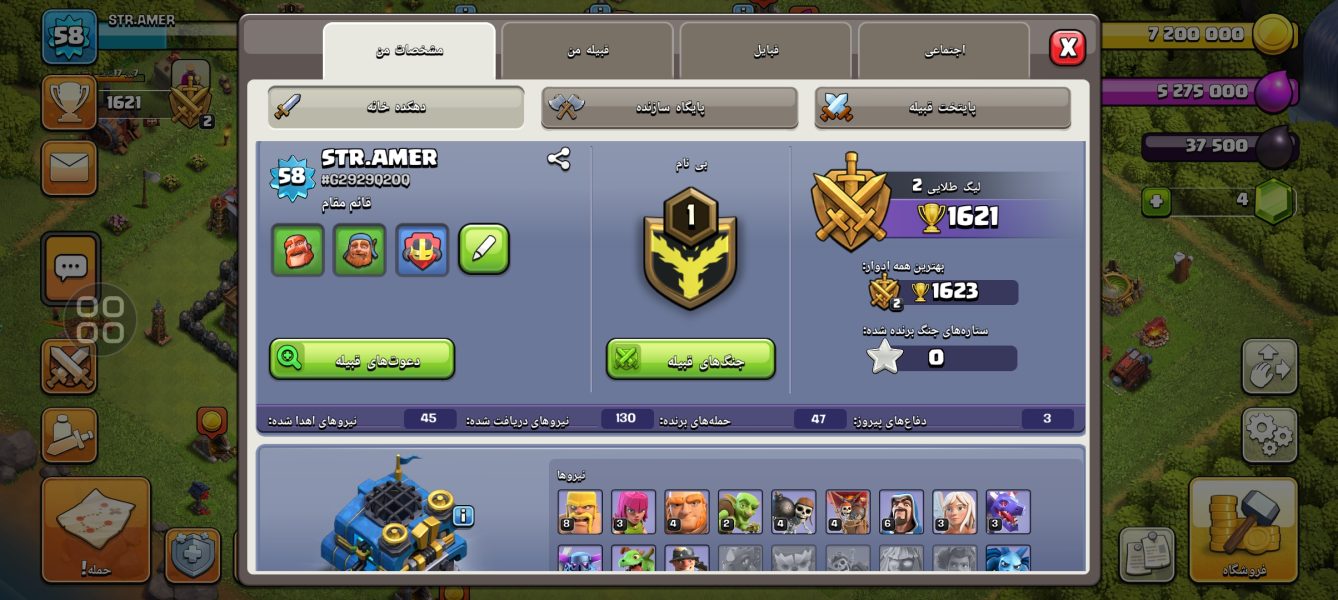The image size is (1338, 600).
Task: Open the Settings gears button
Action: pyautogui.click(x=1269, y=434)
